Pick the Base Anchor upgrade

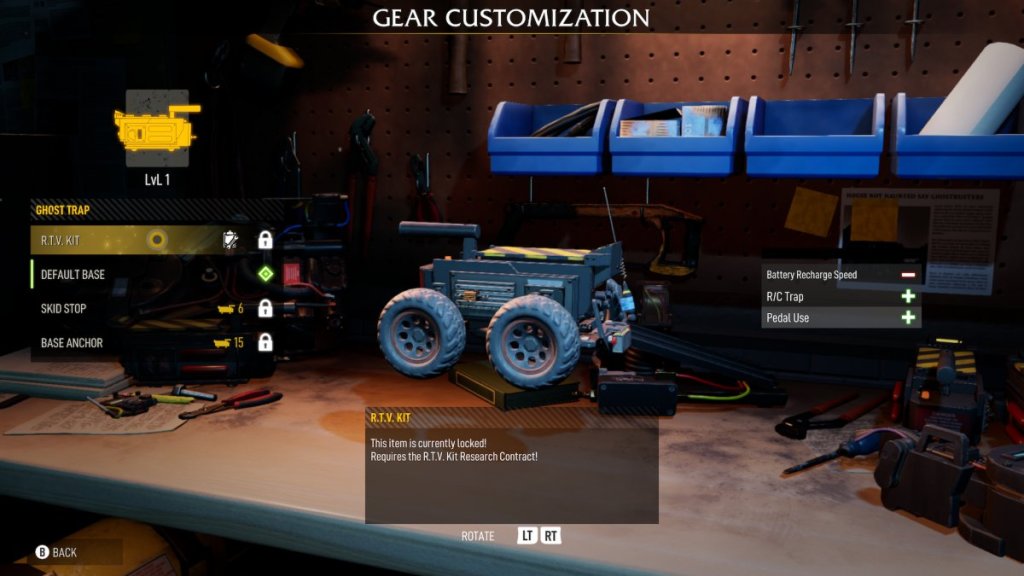pyautogui.click(x=150, y=343)
